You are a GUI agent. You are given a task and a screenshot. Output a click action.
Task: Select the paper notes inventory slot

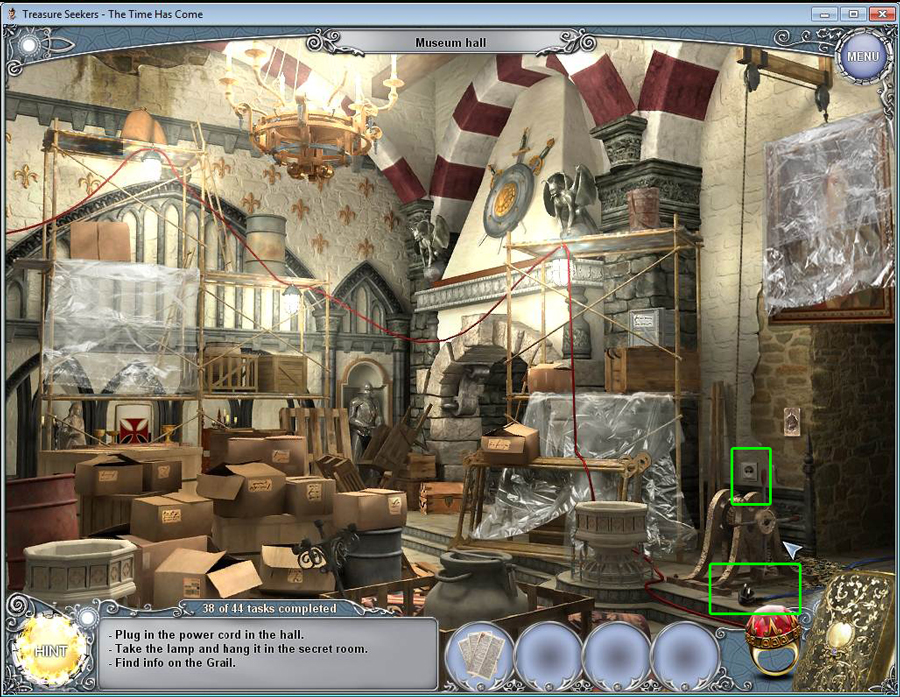(x=477, y=655)
